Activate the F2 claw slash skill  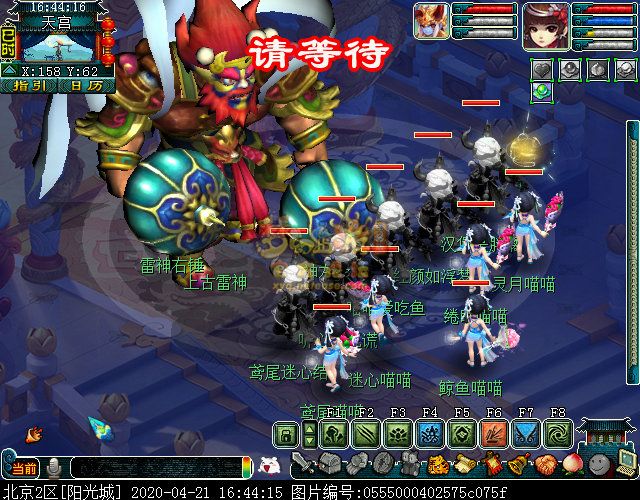click(366, 434)
